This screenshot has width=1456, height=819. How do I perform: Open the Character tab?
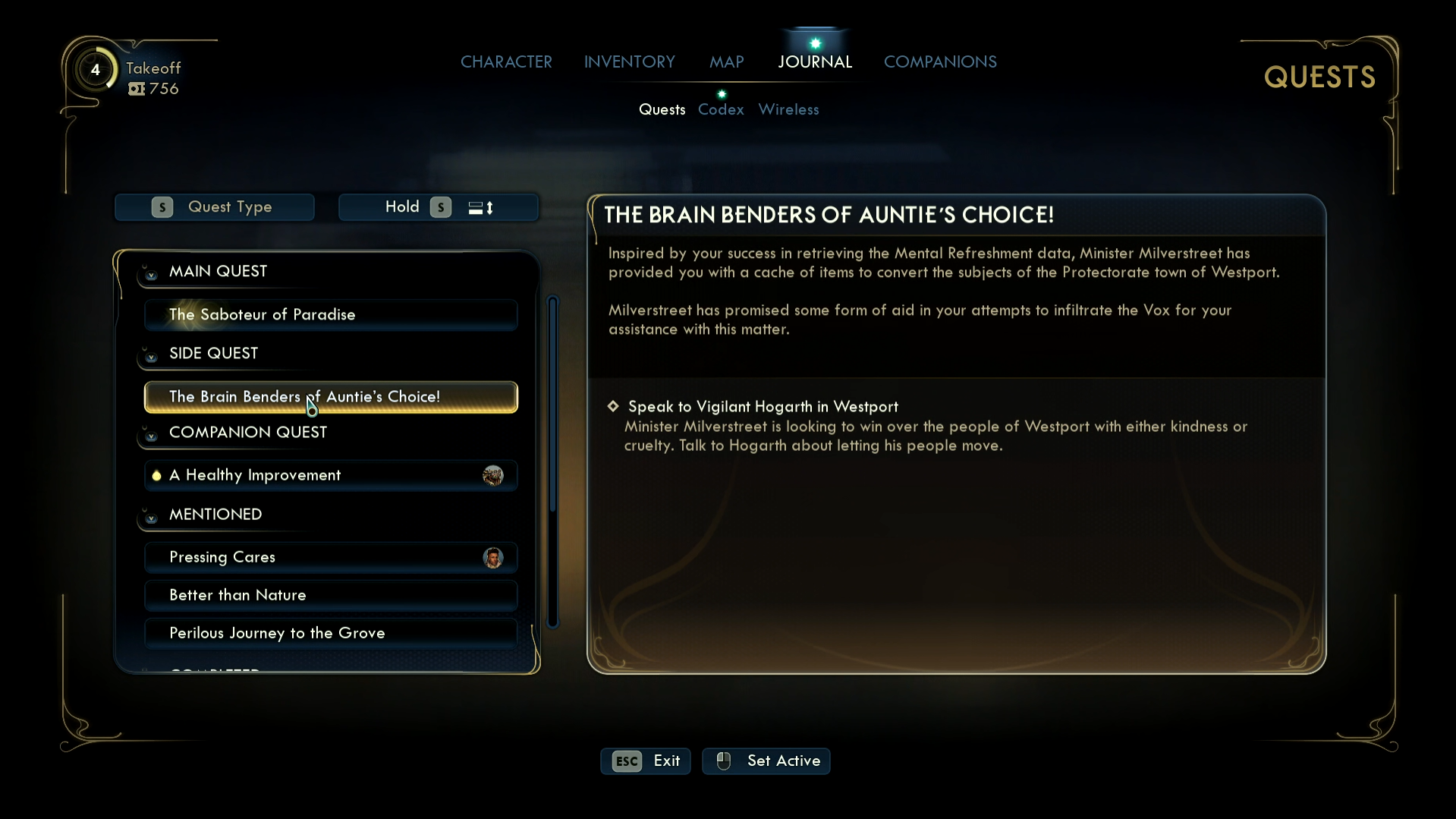506,61
